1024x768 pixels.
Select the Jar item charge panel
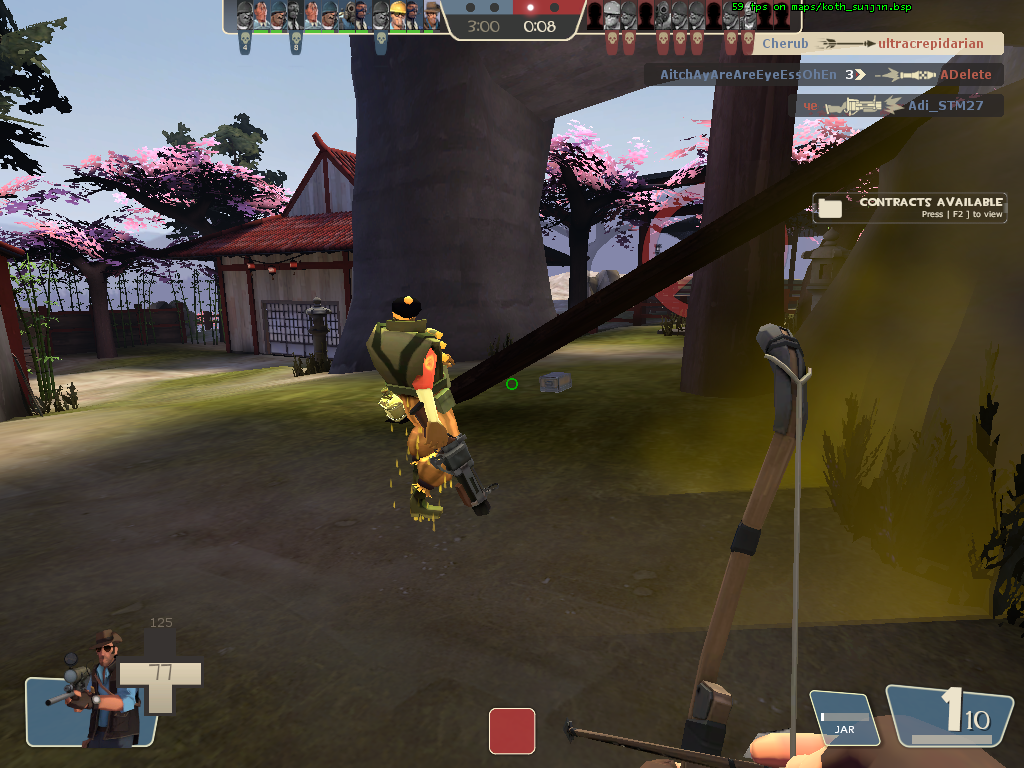pyautogui.click(x=845, y=719)
